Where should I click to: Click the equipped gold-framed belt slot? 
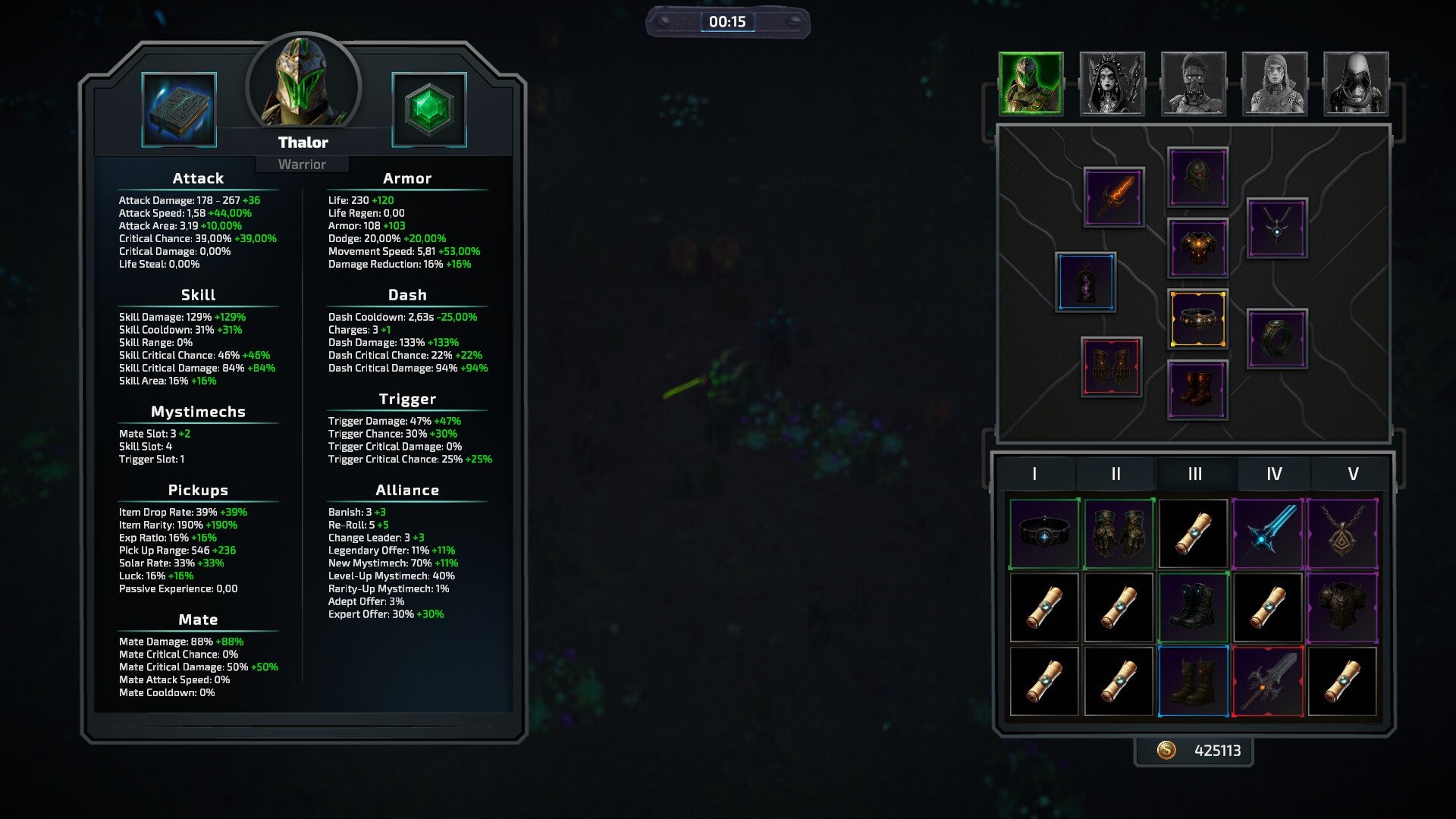tap(1197, 318)
